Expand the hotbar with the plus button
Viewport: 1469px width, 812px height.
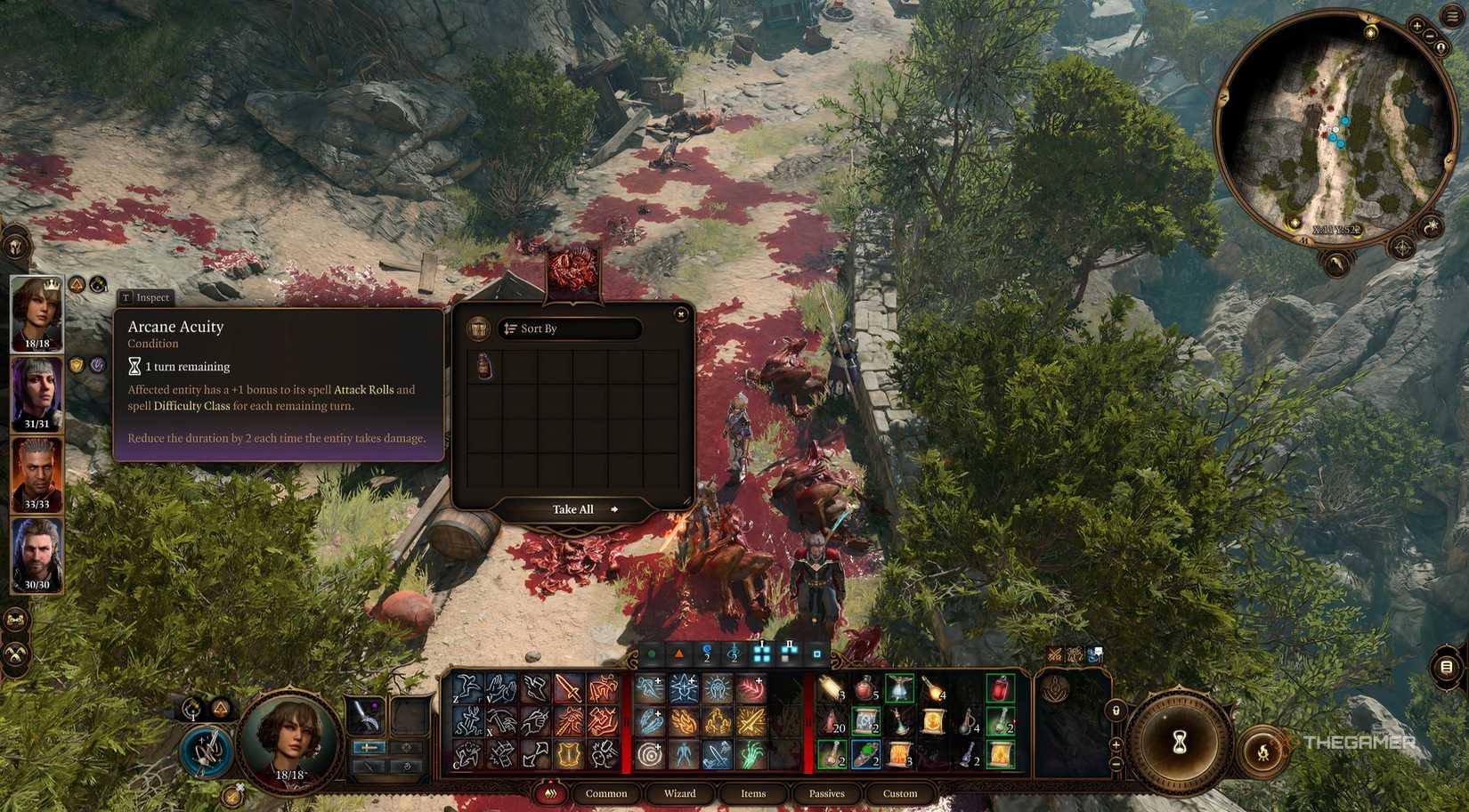pyautogui.click(x=1116, y=745)
